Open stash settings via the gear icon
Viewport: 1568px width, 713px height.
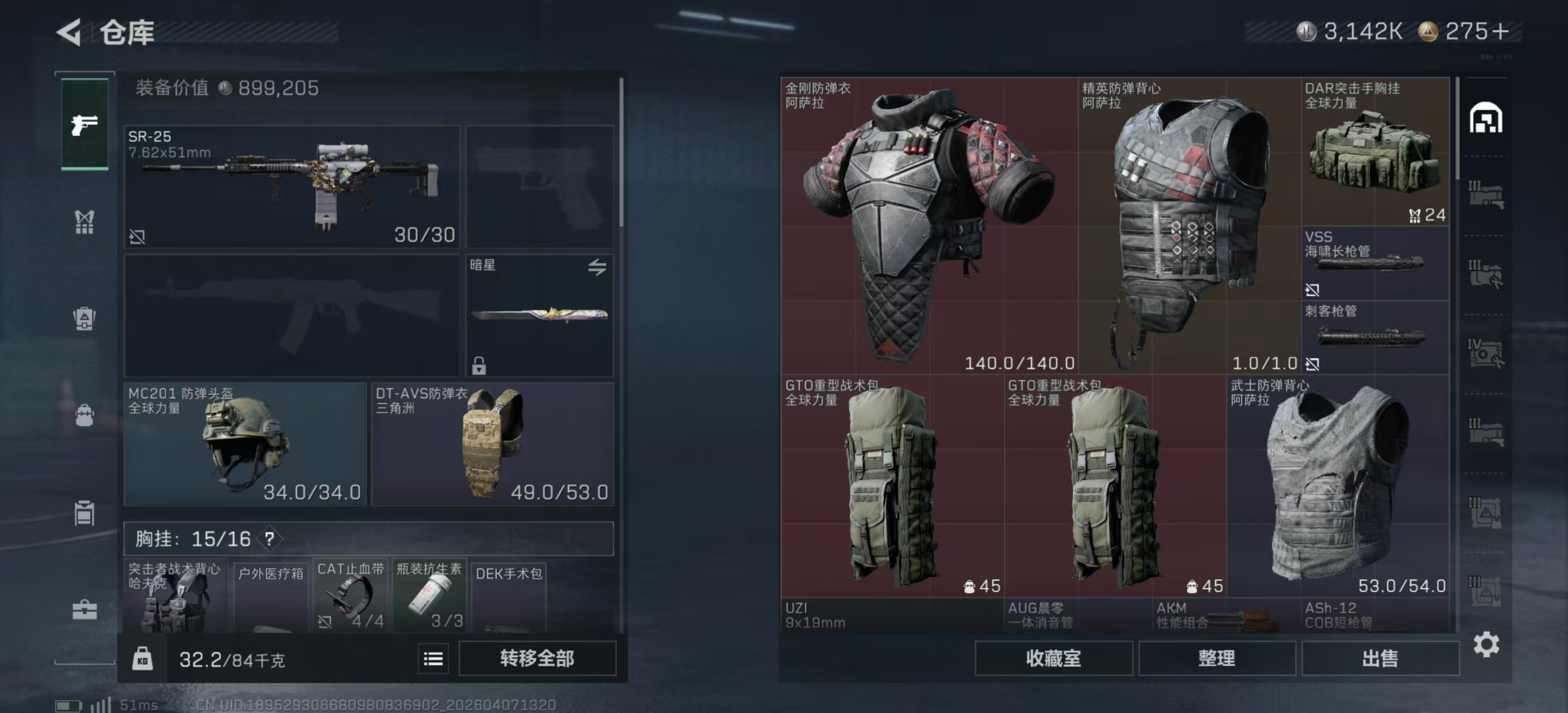1486,644
